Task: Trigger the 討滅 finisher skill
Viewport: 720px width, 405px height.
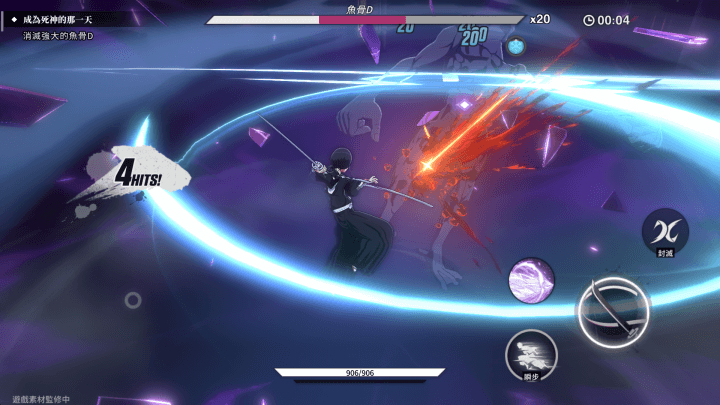Action: pos(665,231)
